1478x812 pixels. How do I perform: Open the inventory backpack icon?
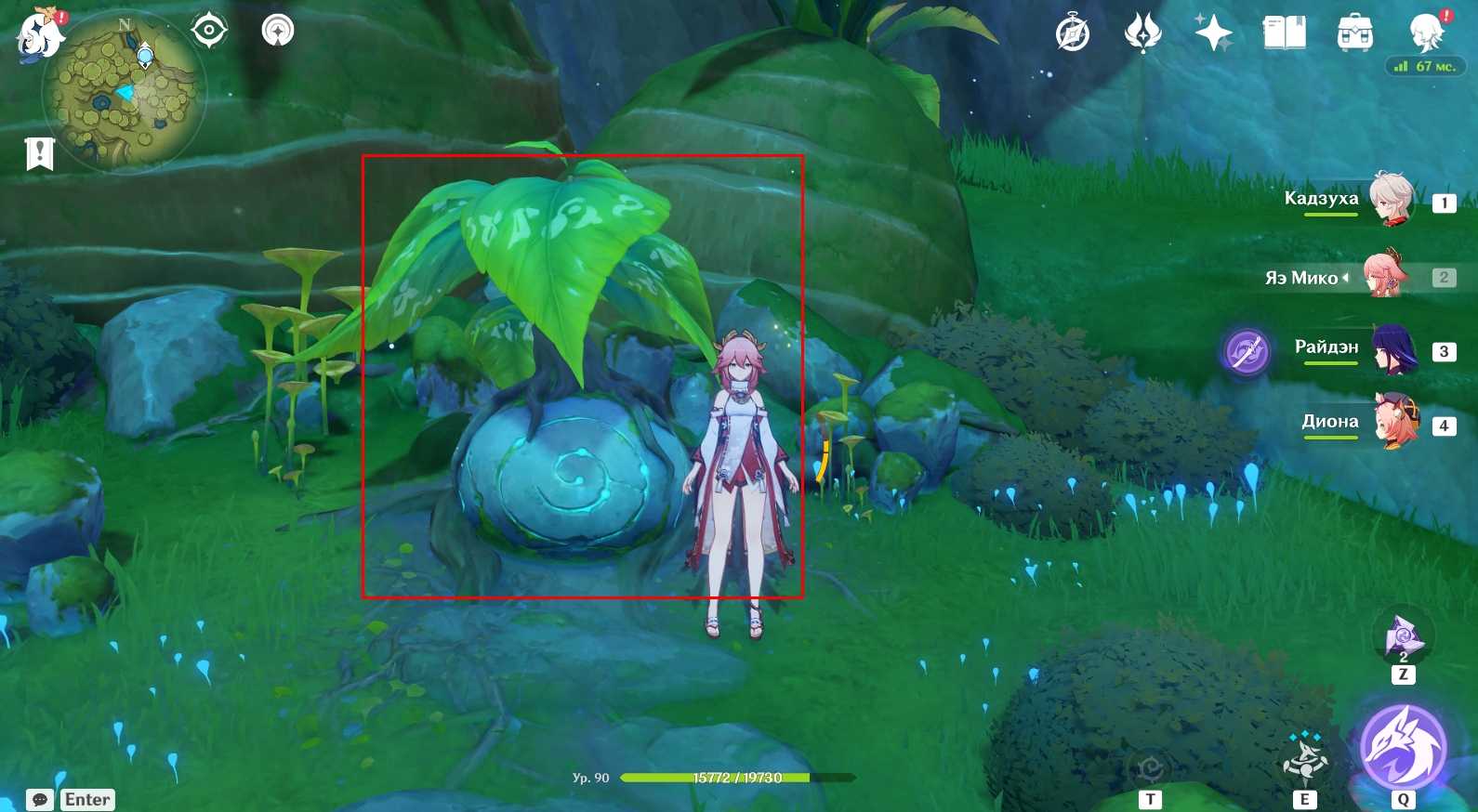click(1354, 34)
